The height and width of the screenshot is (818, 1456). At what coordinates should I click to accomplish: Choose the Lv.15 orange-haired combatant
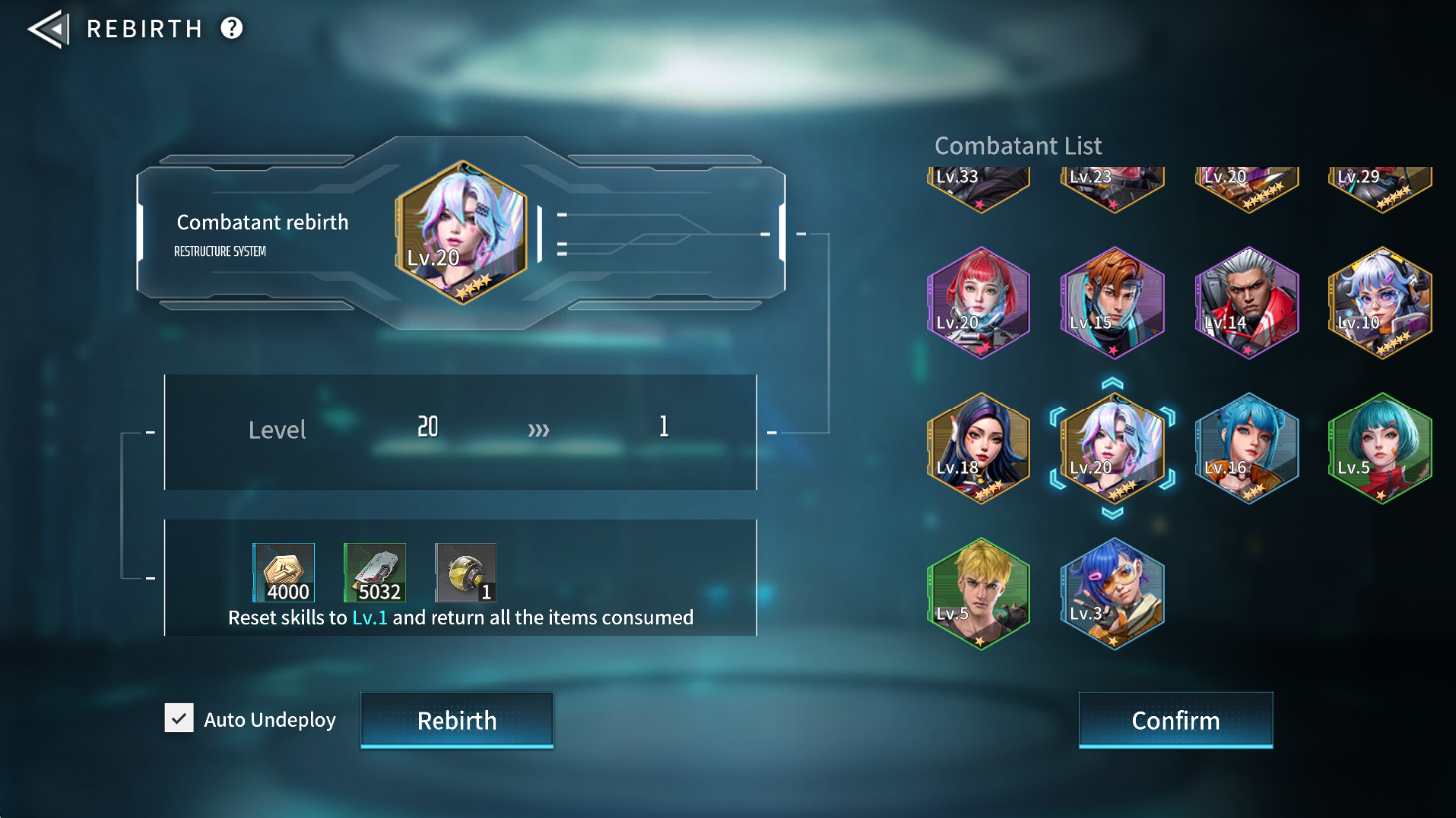click(1112, 302)
